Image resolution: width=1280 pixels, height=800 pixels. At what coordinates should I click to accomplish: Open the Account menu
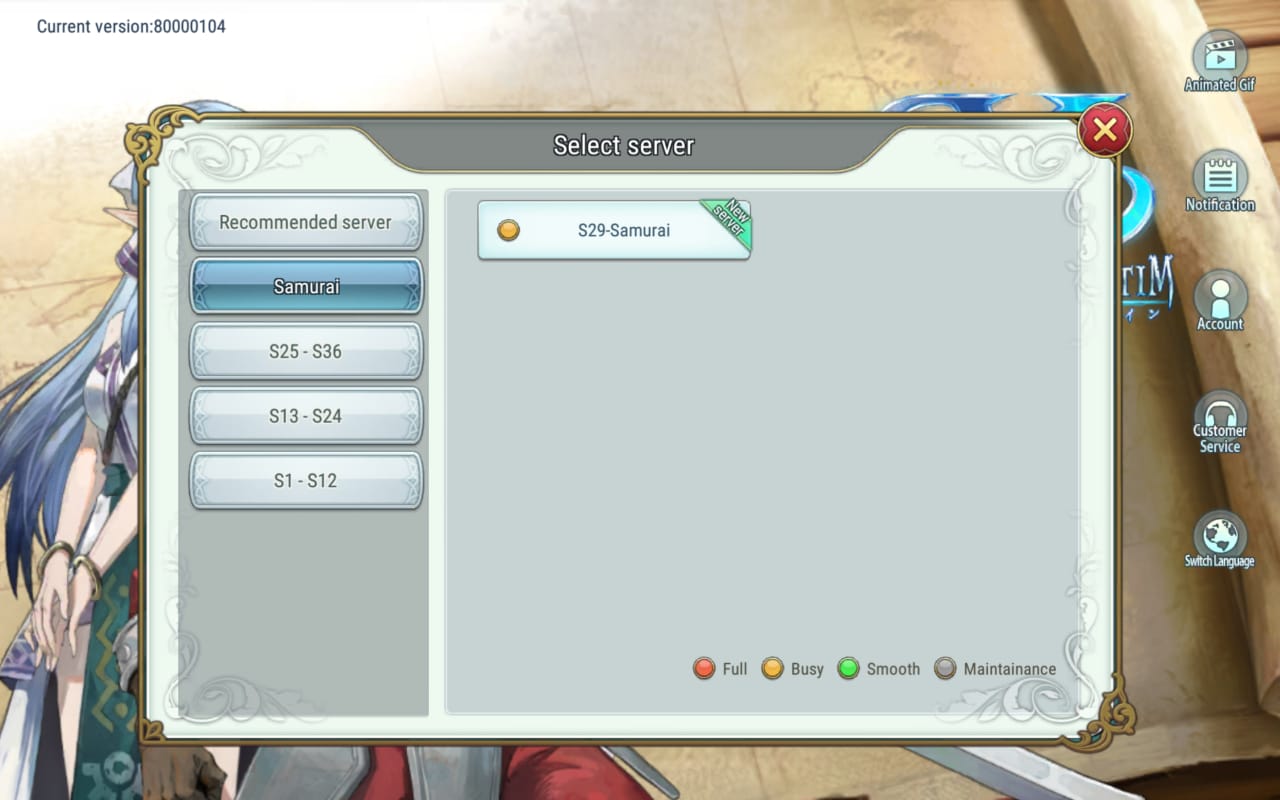click(x=1220, y=298)
